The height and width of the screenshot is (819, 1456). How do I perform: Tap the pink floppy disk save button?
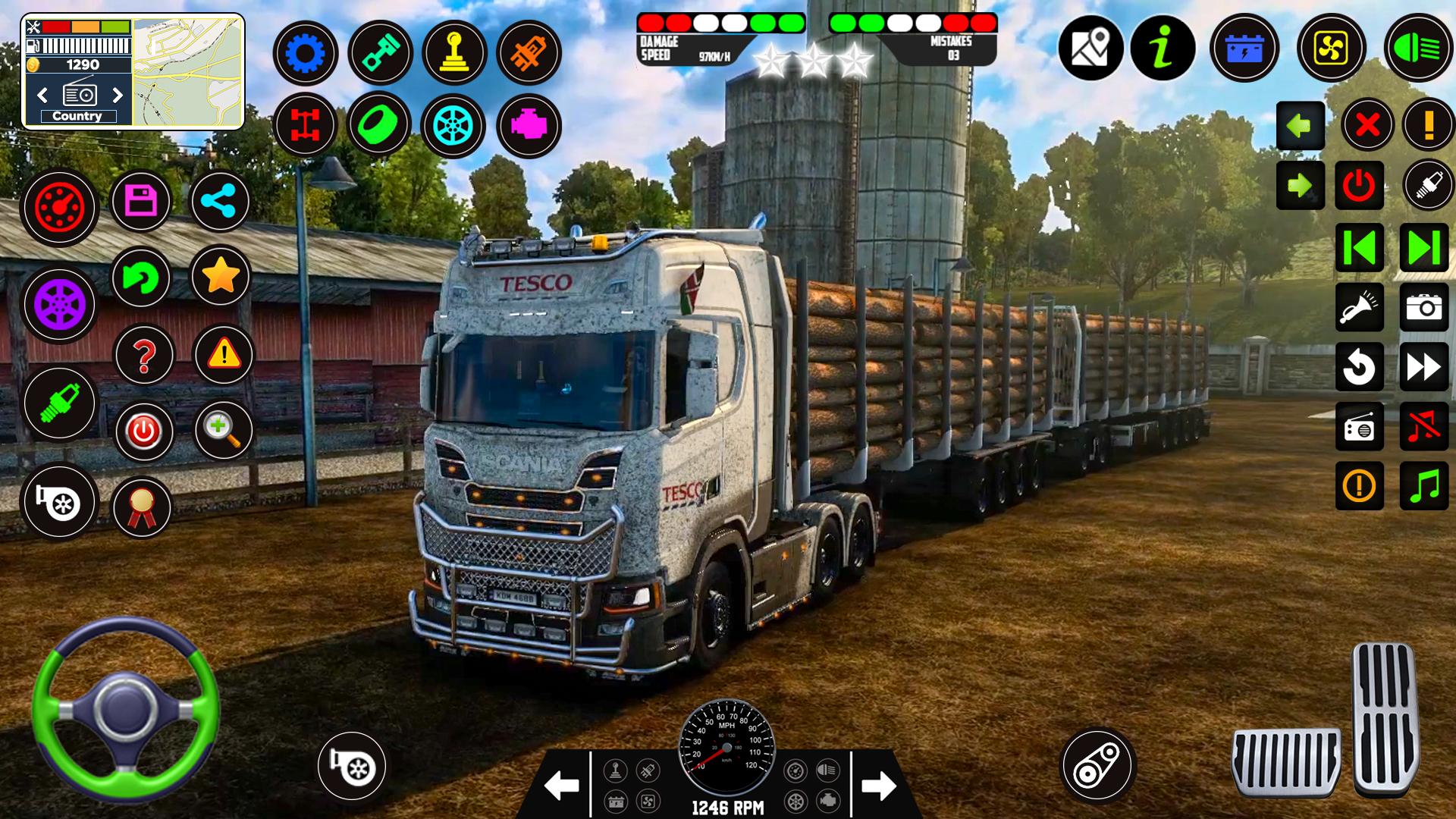click(141, 202)
